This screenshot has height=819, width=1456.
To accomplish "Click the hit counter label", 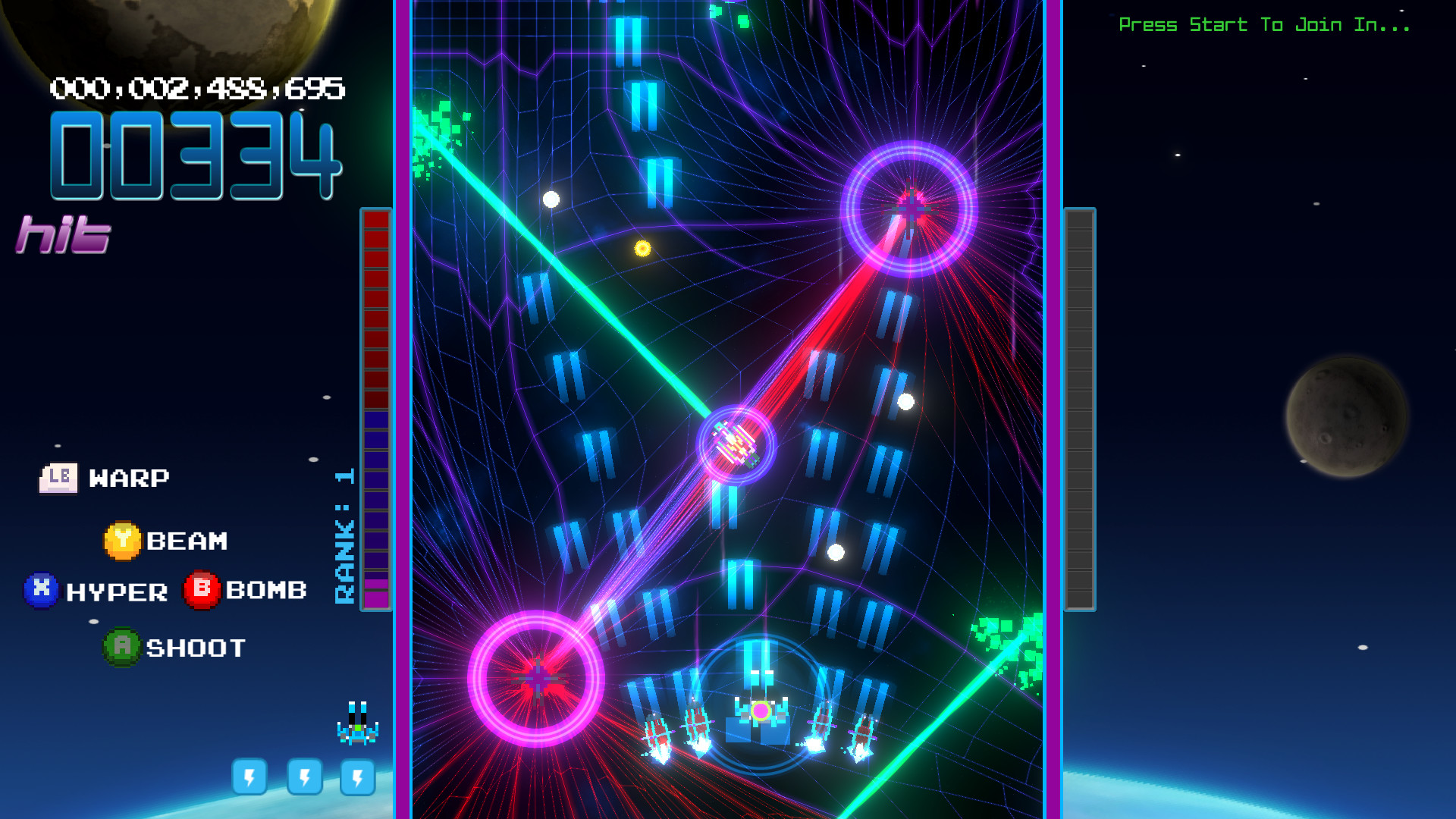I will tap(64, 234).
